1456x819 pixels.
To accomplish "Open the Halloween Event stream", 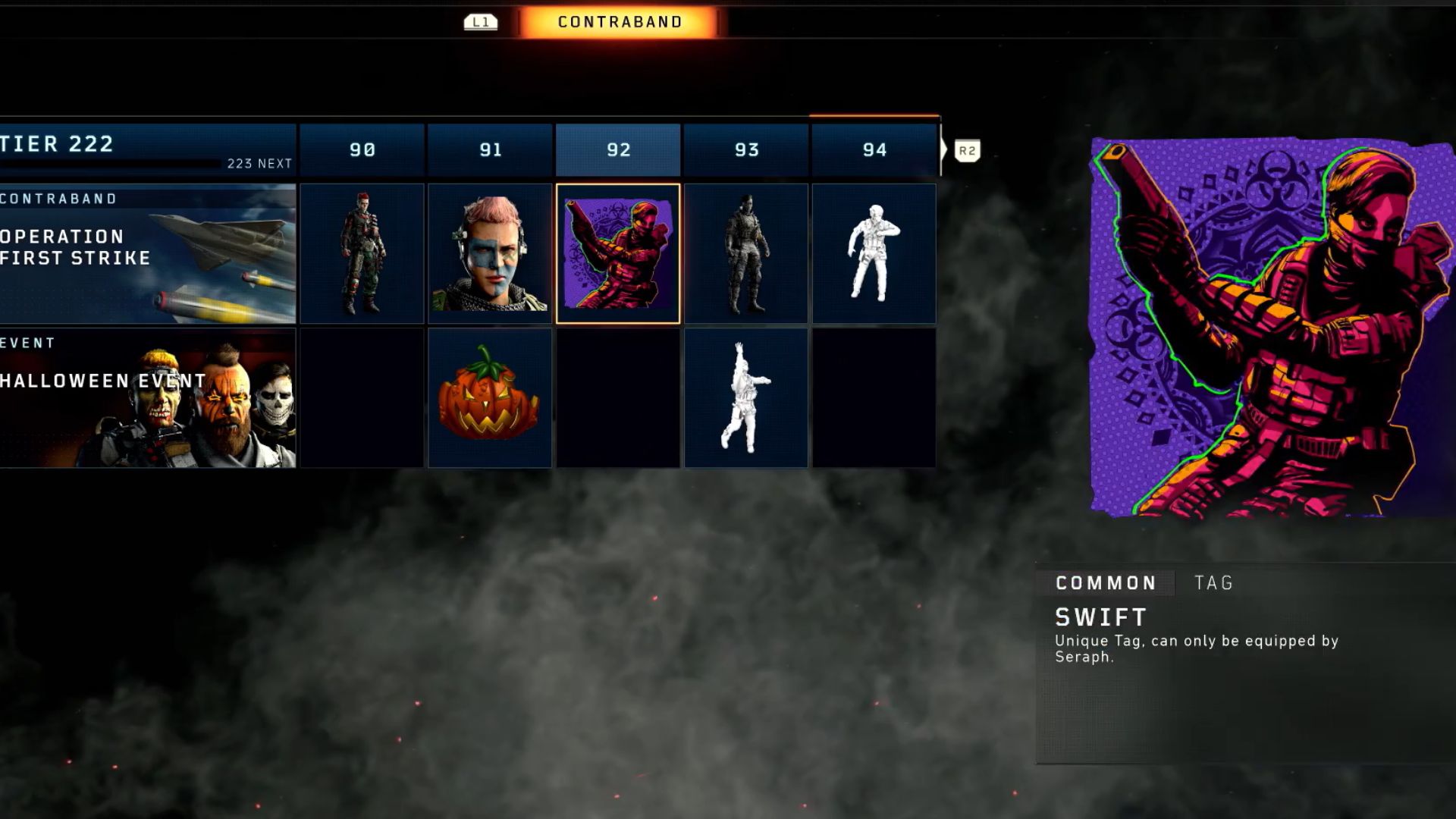I will pos(147,397).
